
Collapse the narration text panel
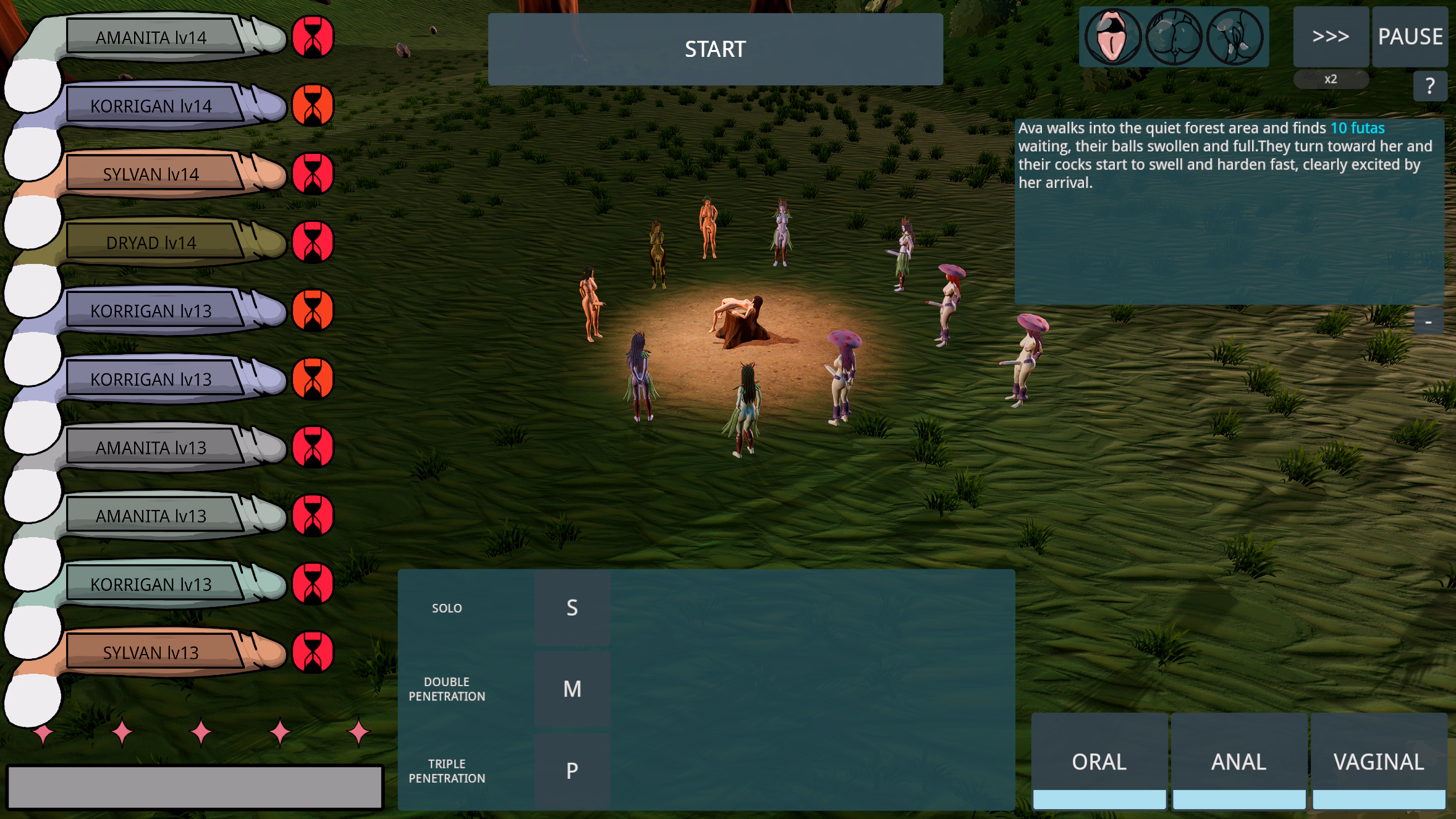[1428, 322]
